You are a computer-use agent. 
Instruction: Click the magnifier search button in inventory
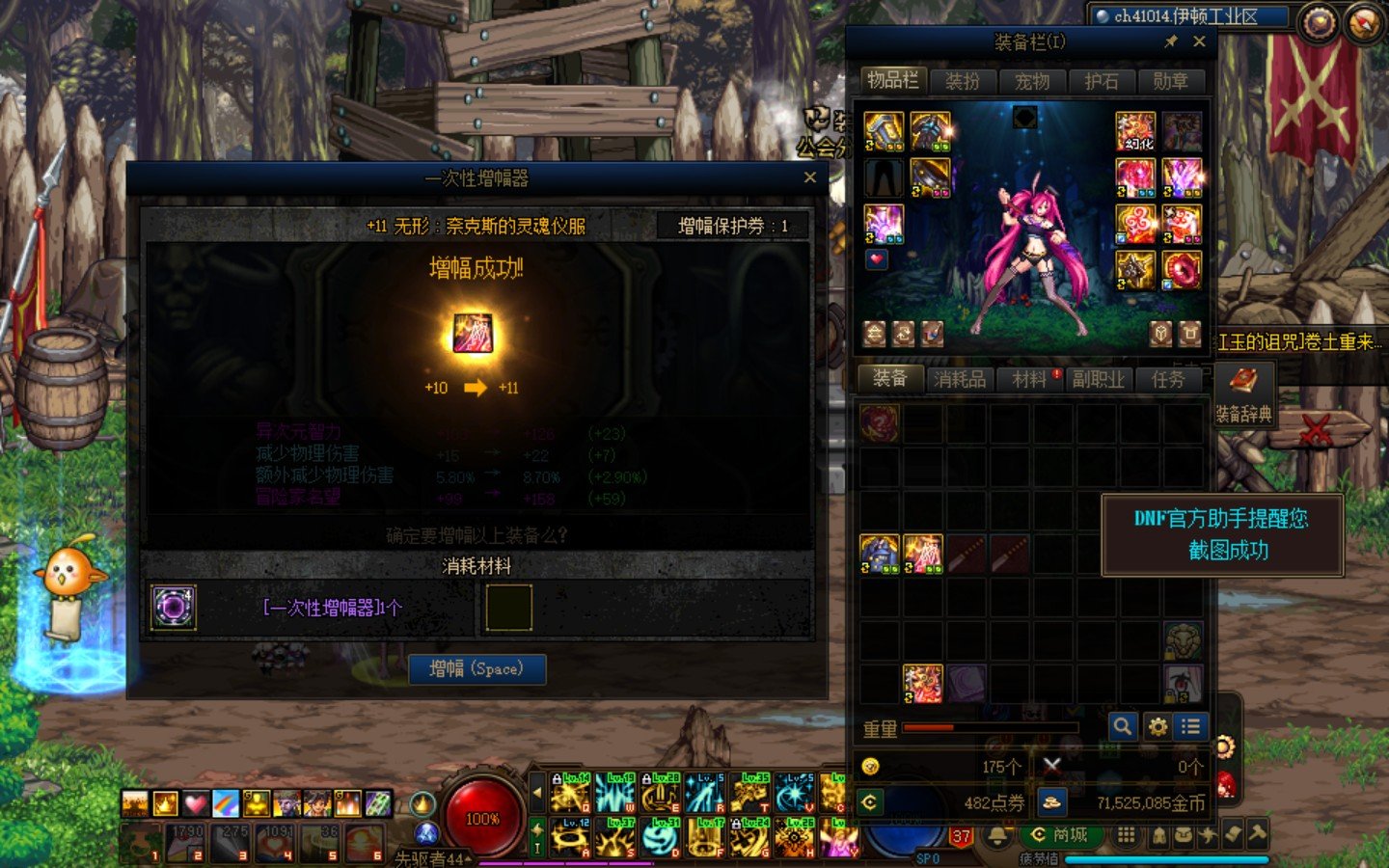tap(1122, 726)
